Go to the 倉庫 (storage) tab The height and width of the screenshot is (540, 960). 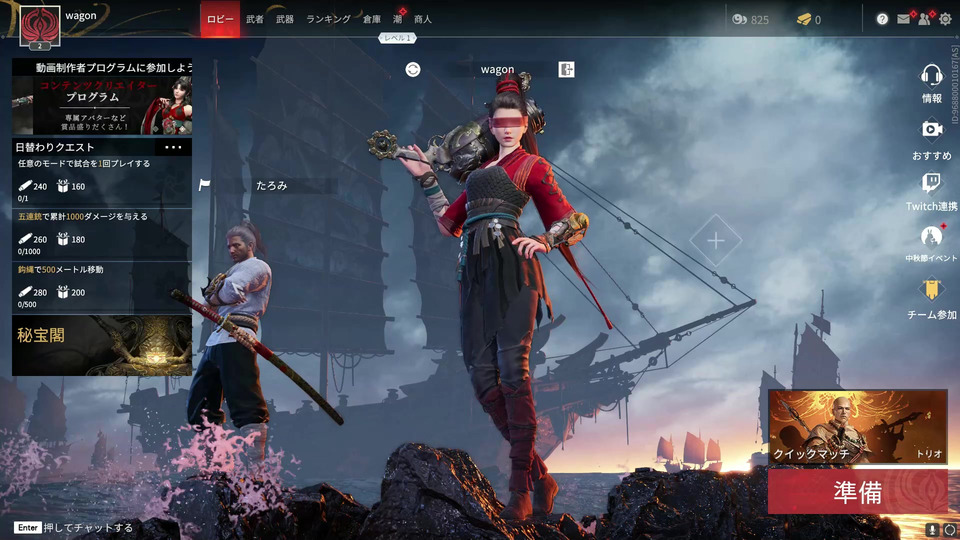click(x=372, y=19)
